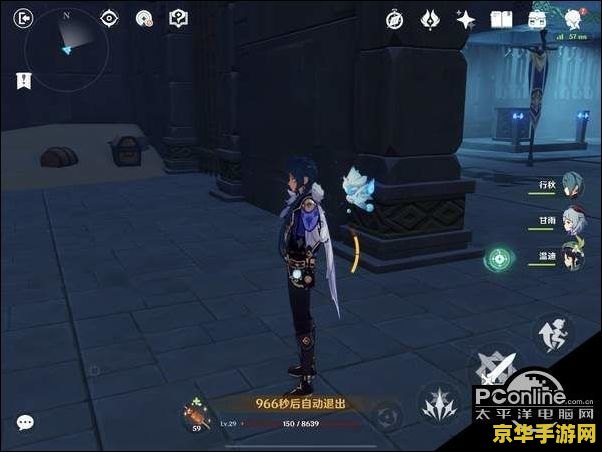Tap the green crosshair target button
This screenshot has height=452, width=602.
pos(498,259)
